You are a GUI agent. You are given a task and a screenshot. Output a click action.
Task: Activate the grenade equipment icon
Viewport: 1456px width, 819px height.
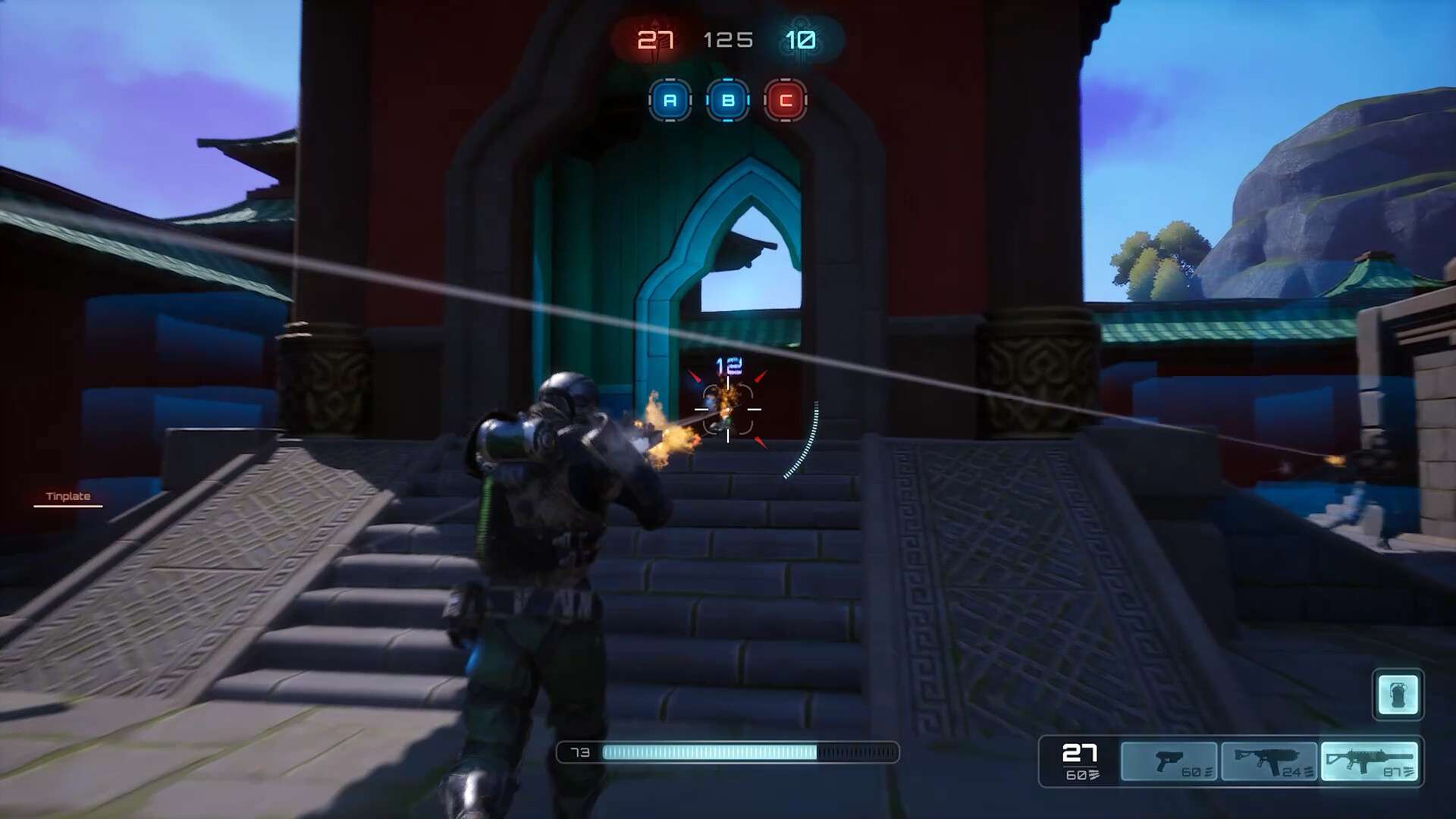pos(1398,694)
